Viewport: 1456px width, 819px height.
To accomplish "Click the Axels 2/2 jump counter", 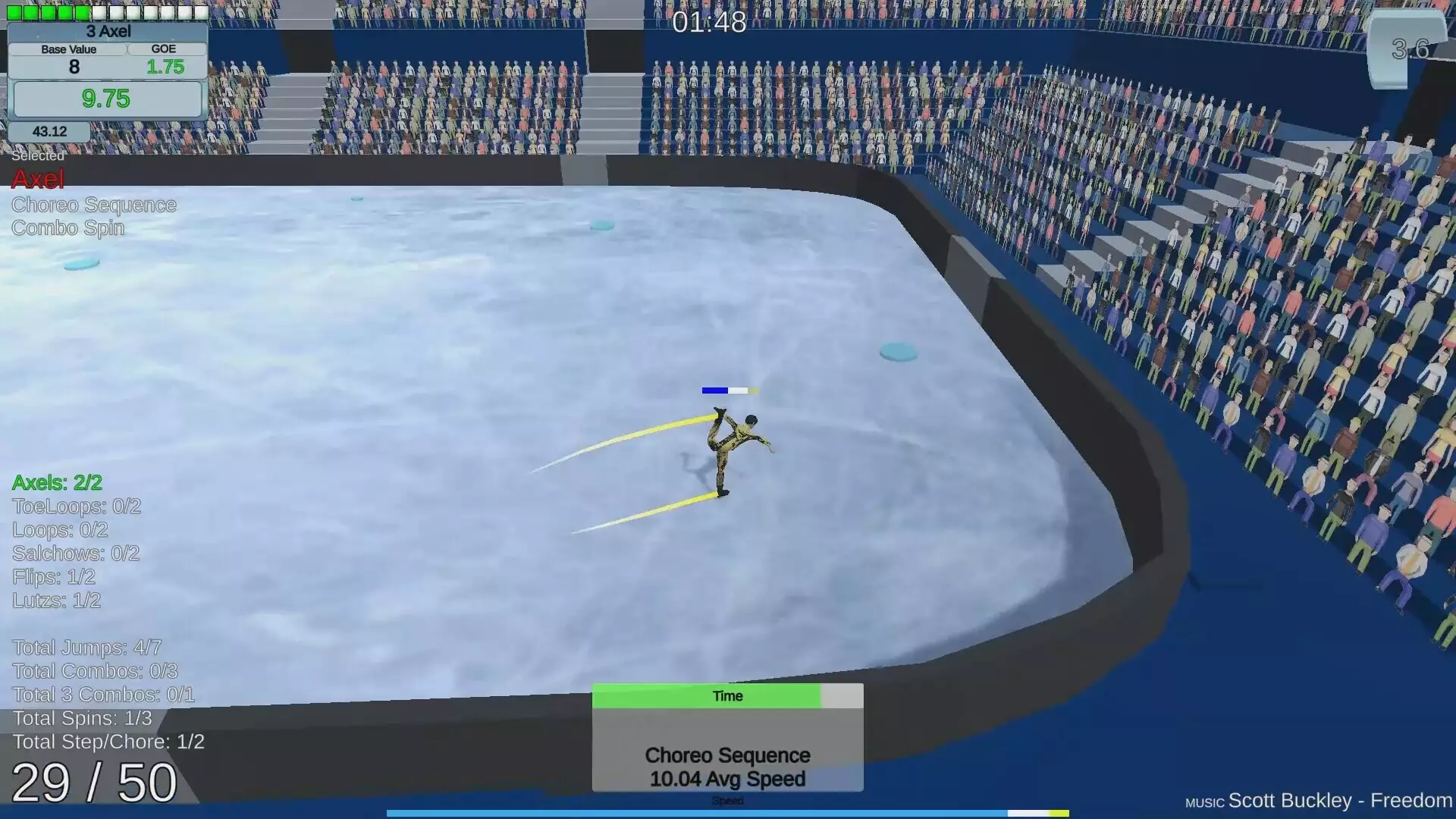I will pos(56,482).
